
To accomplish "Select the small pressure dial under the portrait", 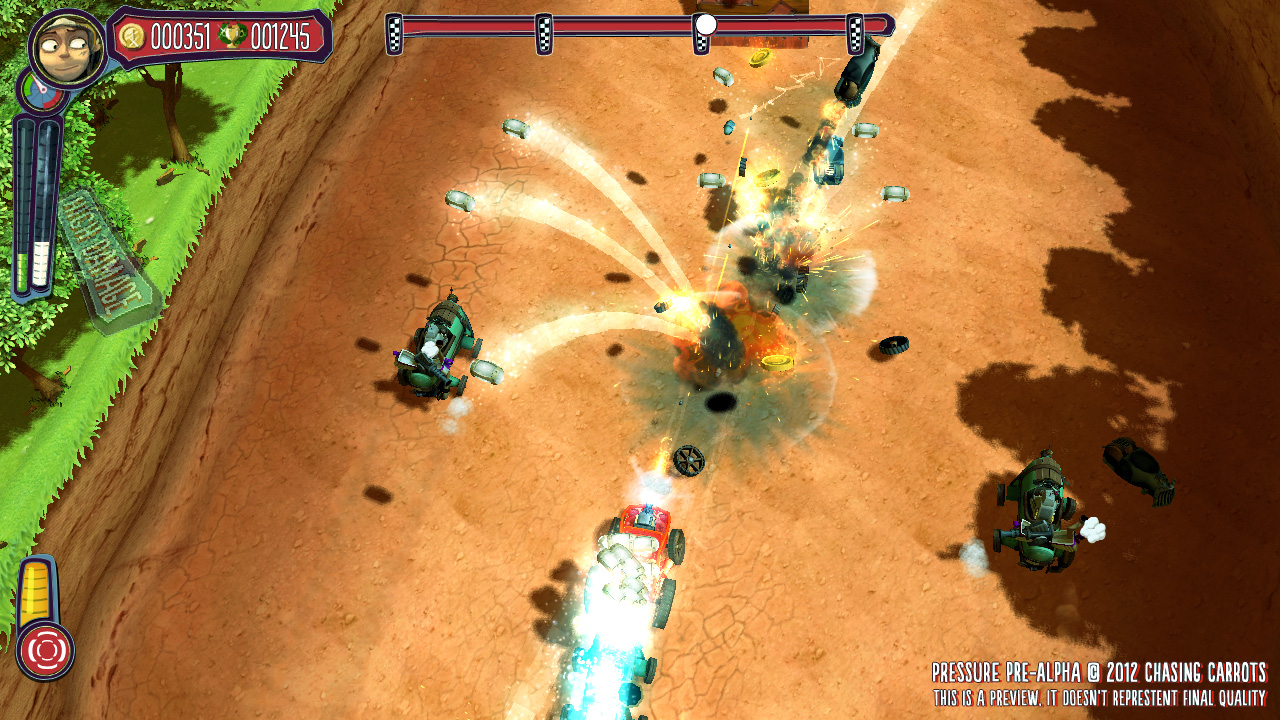I will click(41, 96).
